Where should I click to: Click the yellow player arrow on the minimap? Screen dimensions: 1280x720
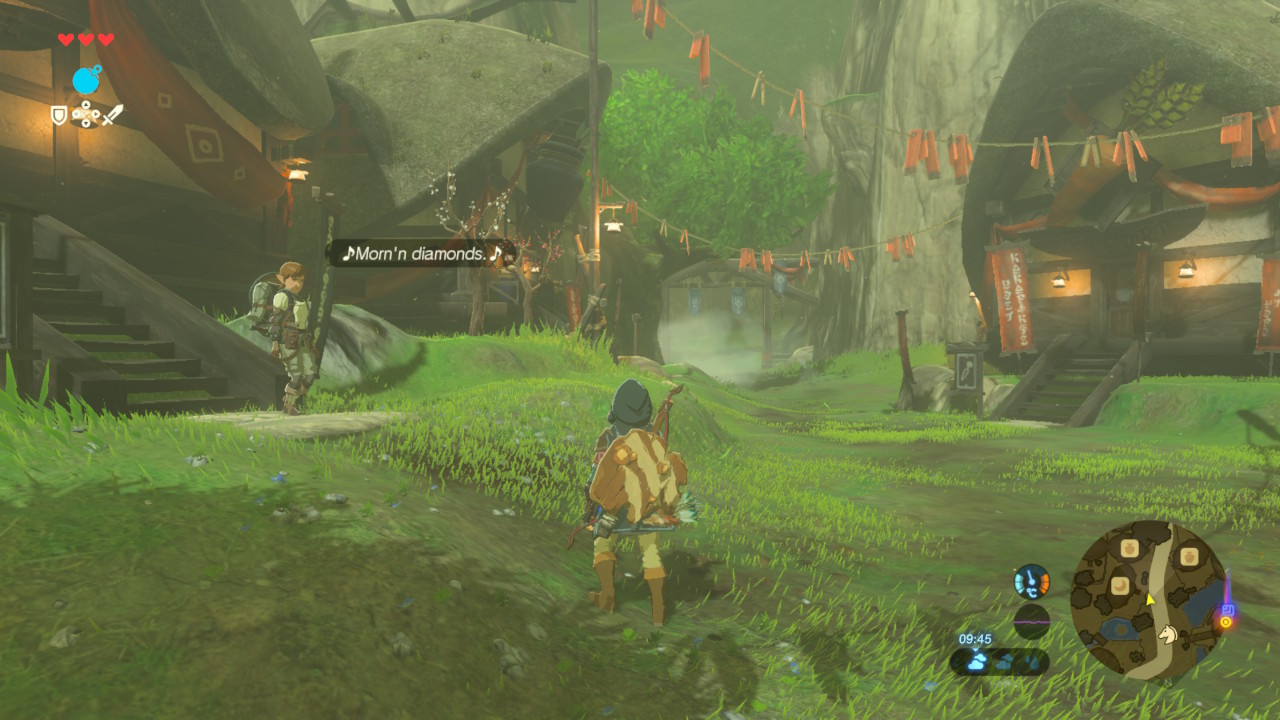tap(1151, 599)
